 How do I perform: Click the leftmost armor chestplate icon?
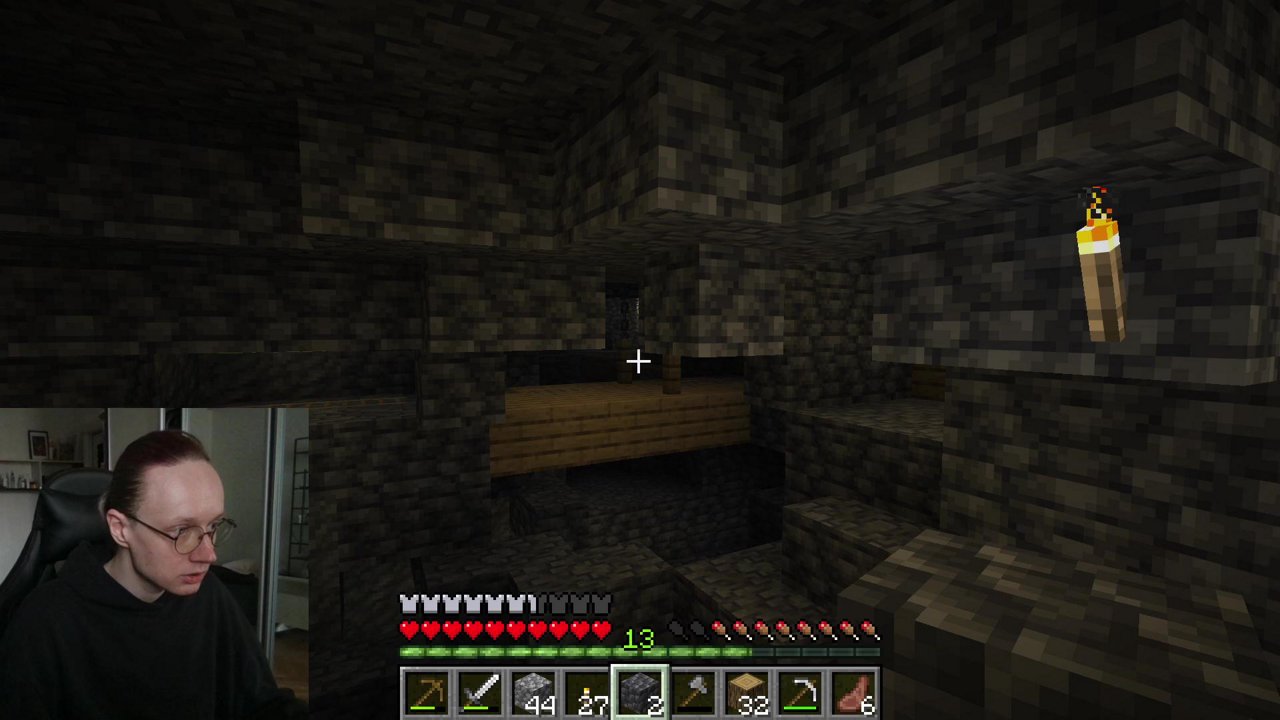408,602
